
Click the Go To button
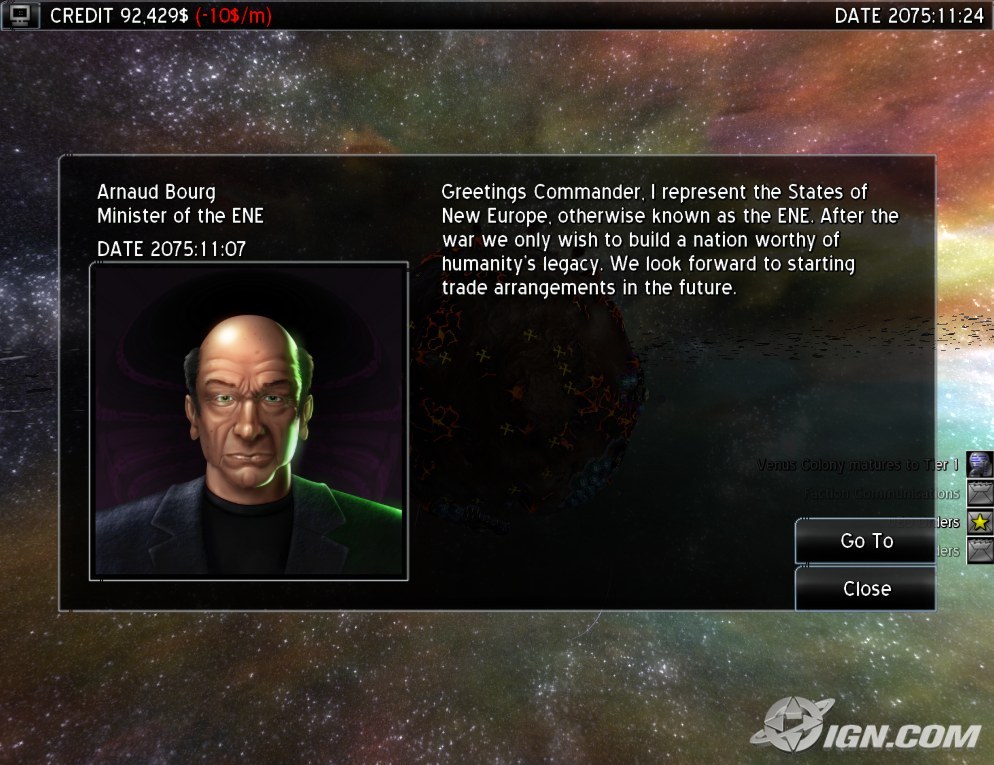click(866, 541)
